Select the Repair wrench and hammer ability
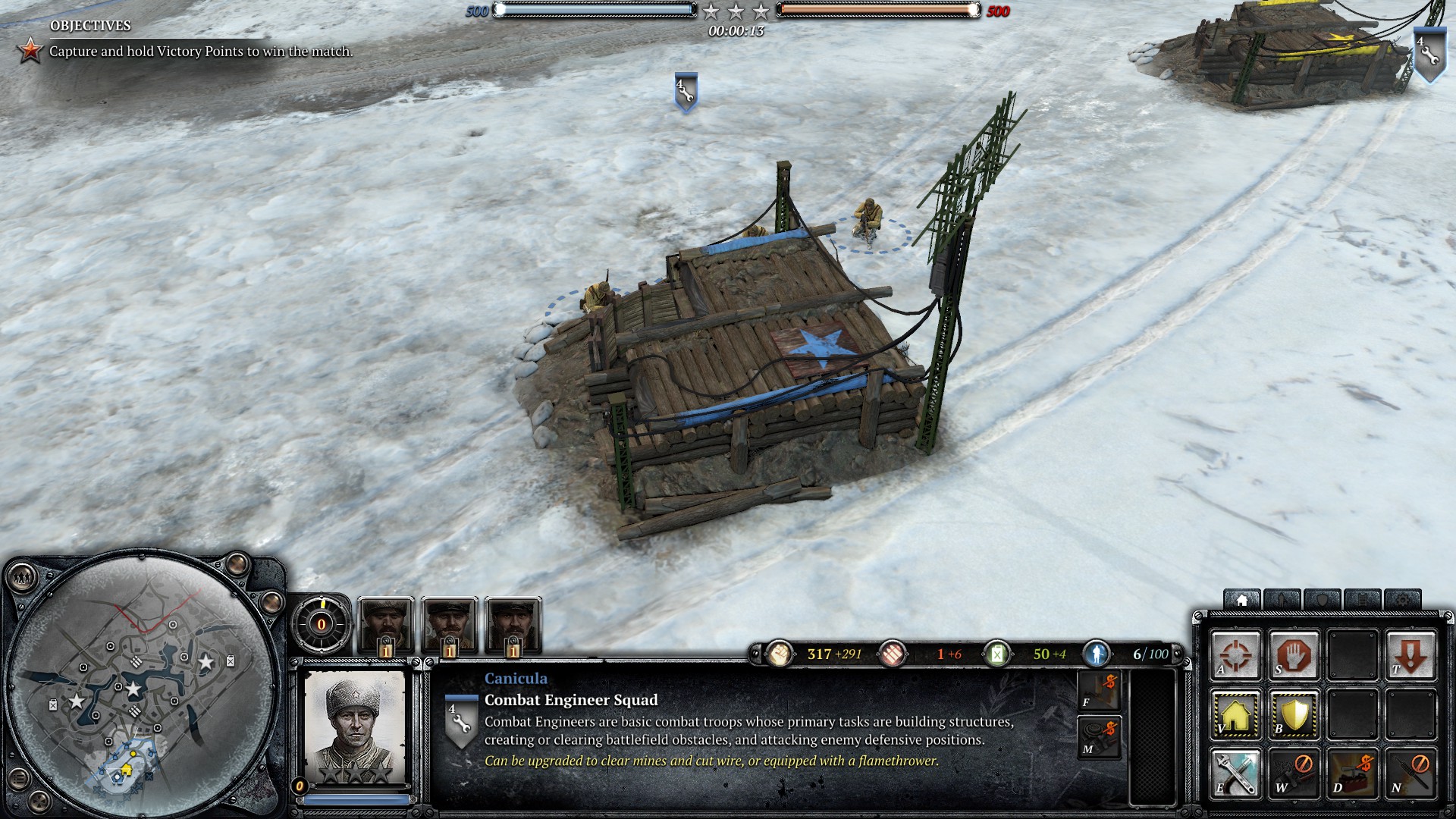 point(1235,773)
